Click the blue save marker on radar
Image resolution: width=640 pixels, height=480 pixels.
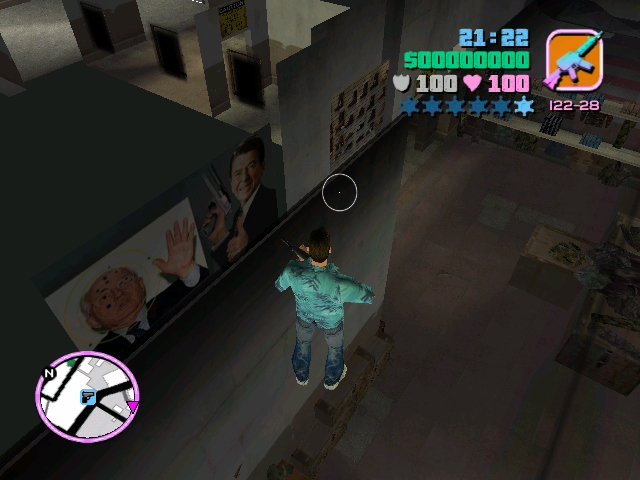pyautogui.click(x=88, y=397)
